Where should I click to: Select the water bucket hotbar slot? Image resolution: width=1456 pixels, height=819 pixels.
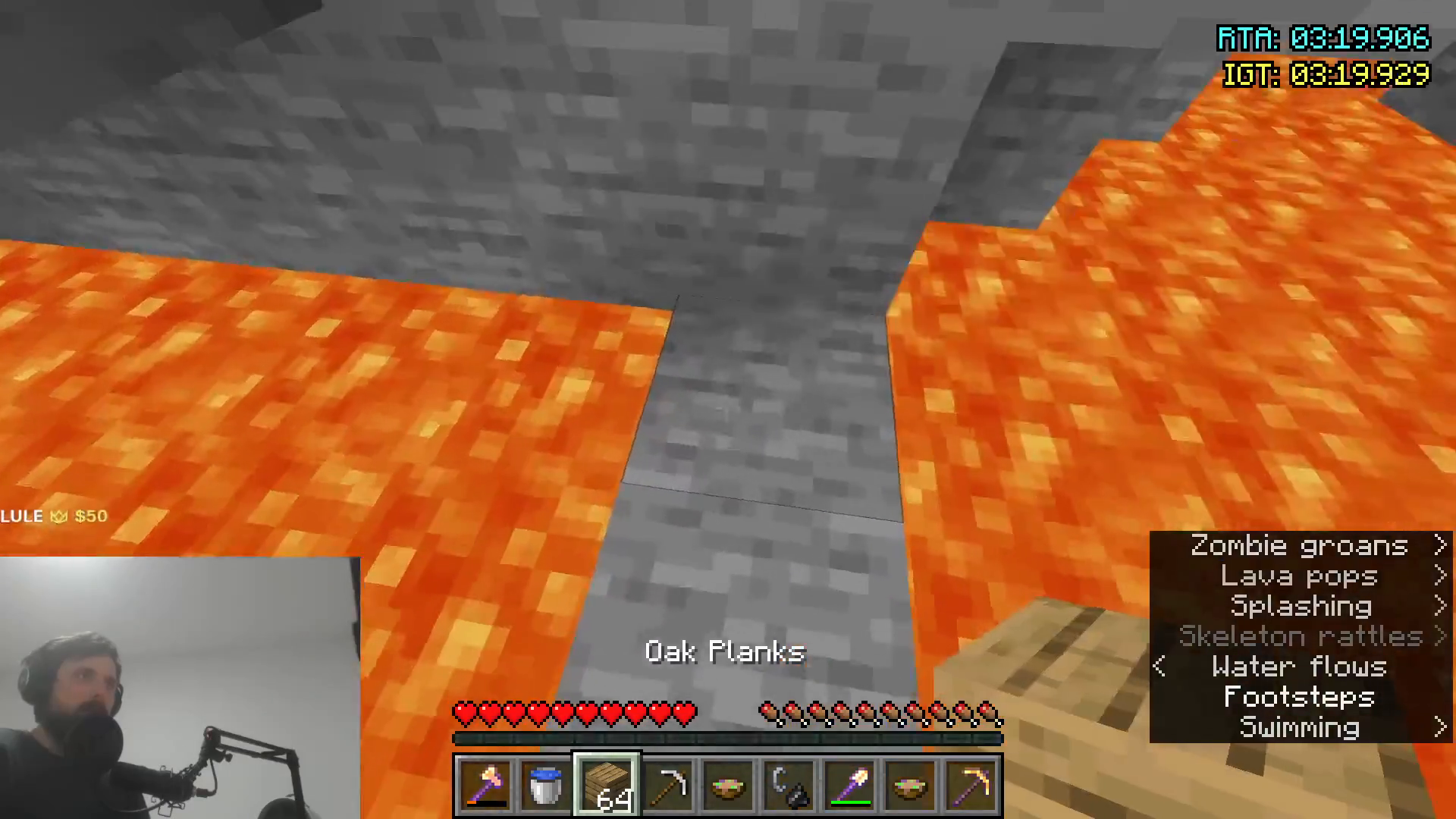(x=546, y=786)
